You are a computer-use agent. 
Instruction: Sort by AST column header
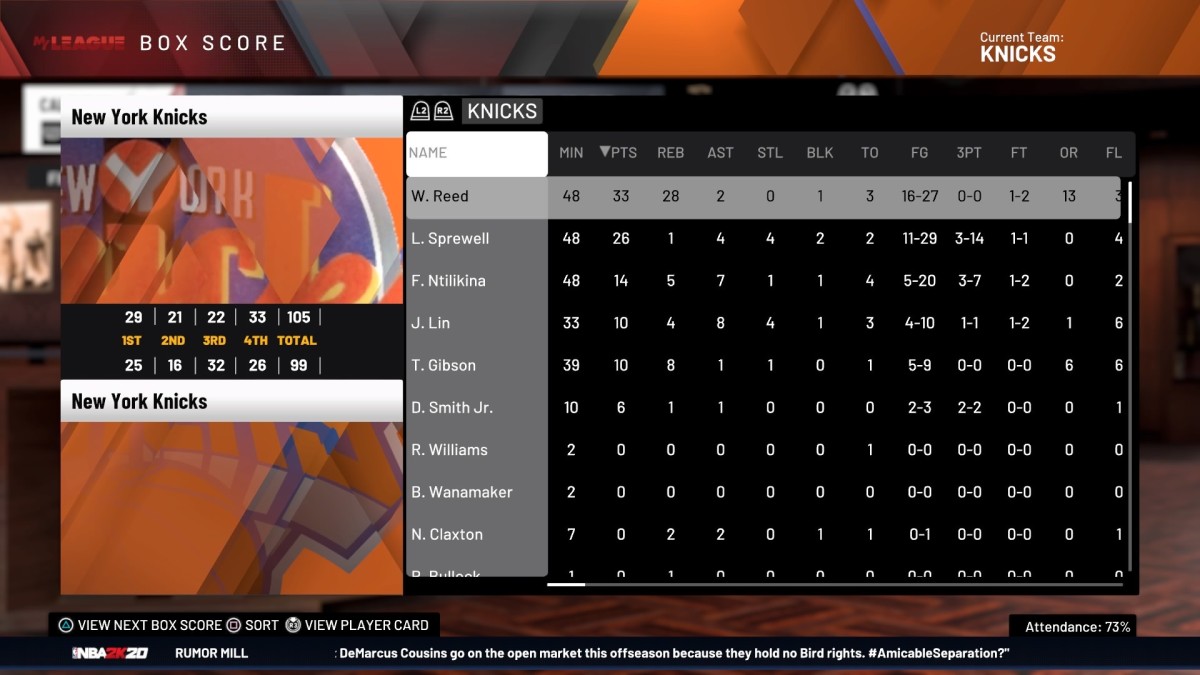(720, 153)
